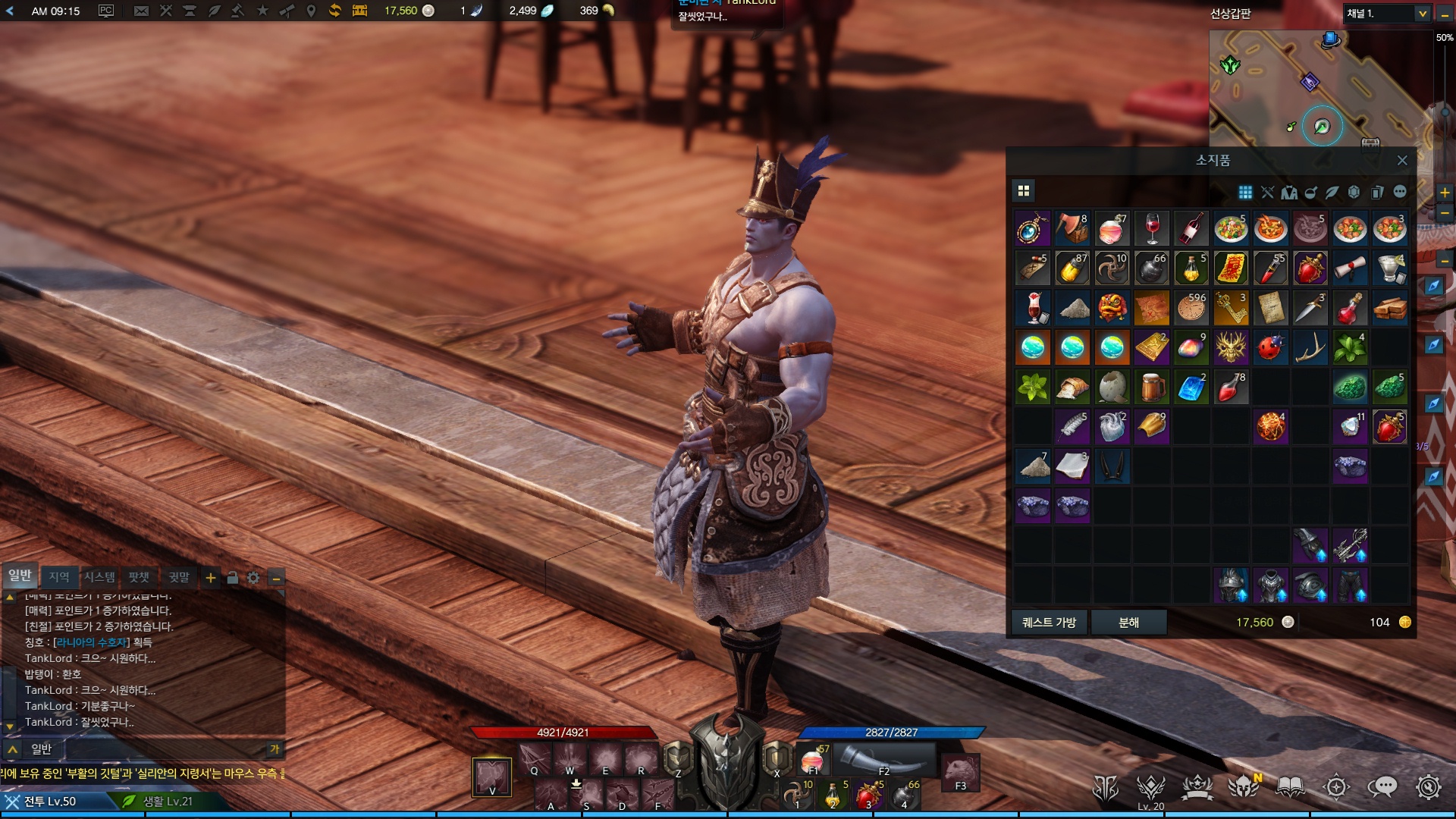Select the red wine glass item

[1152, 229]
